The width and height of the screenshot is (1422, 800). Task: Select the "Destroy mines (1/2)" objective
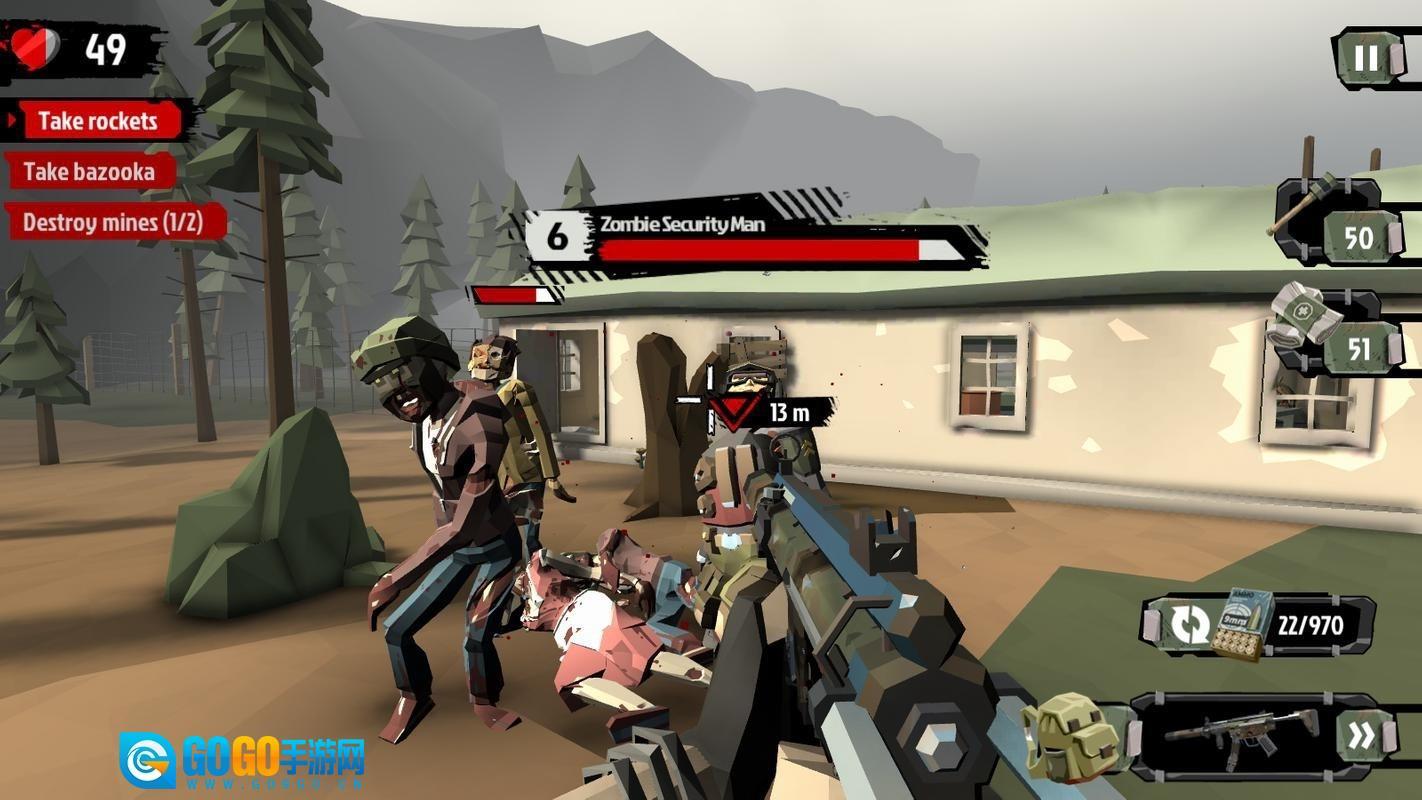(x=112, y=222)
